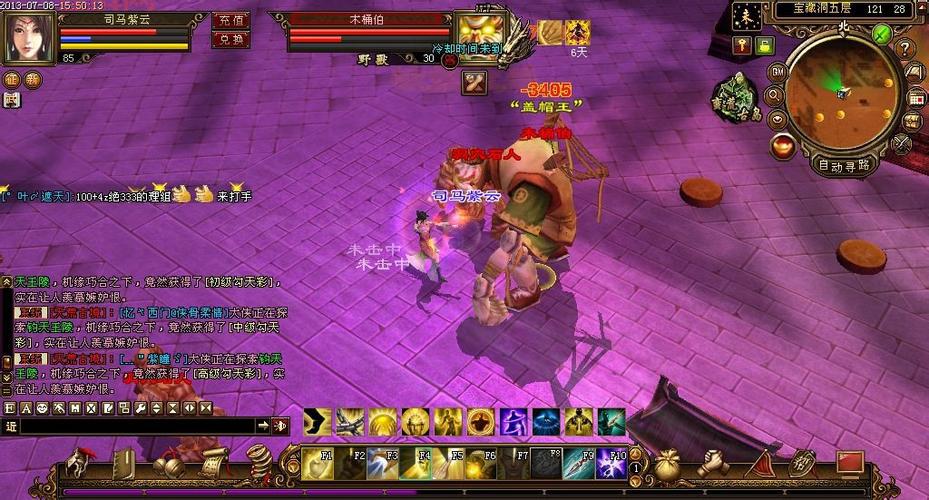Start auto-pathfinding with 自动寻路 button
Viewport: 929px width, 500px height.
point(843,165)
